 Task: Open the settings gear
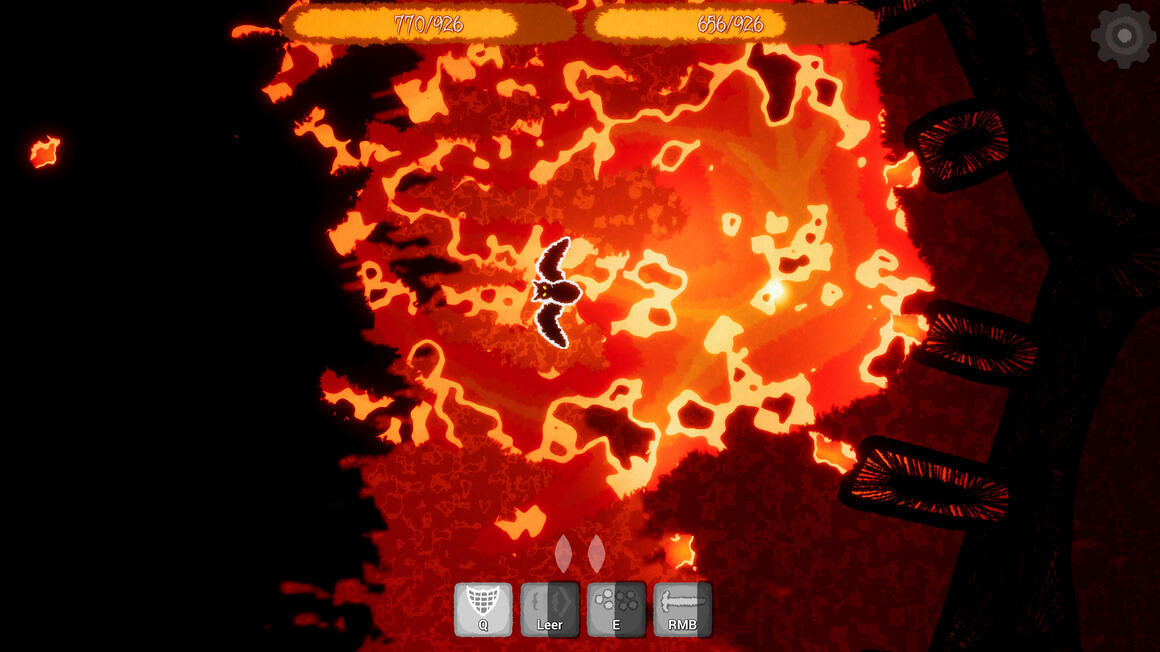(x=1123, y=36)
